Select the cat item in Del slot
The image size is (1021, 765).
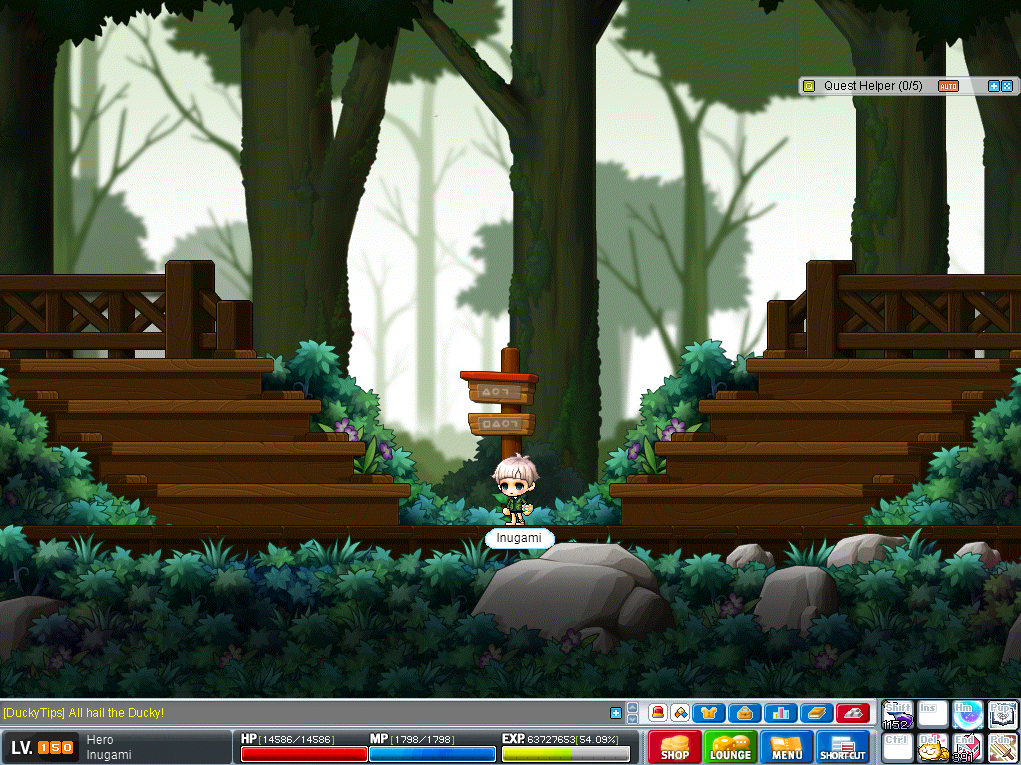pos(932,748)
